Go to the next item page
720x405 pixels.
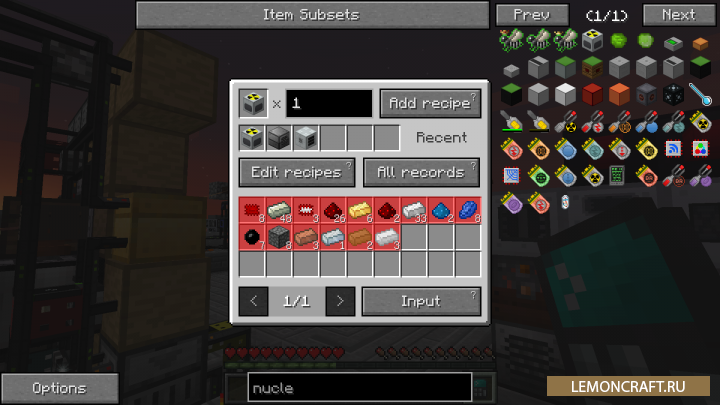(x=677, y=15)
